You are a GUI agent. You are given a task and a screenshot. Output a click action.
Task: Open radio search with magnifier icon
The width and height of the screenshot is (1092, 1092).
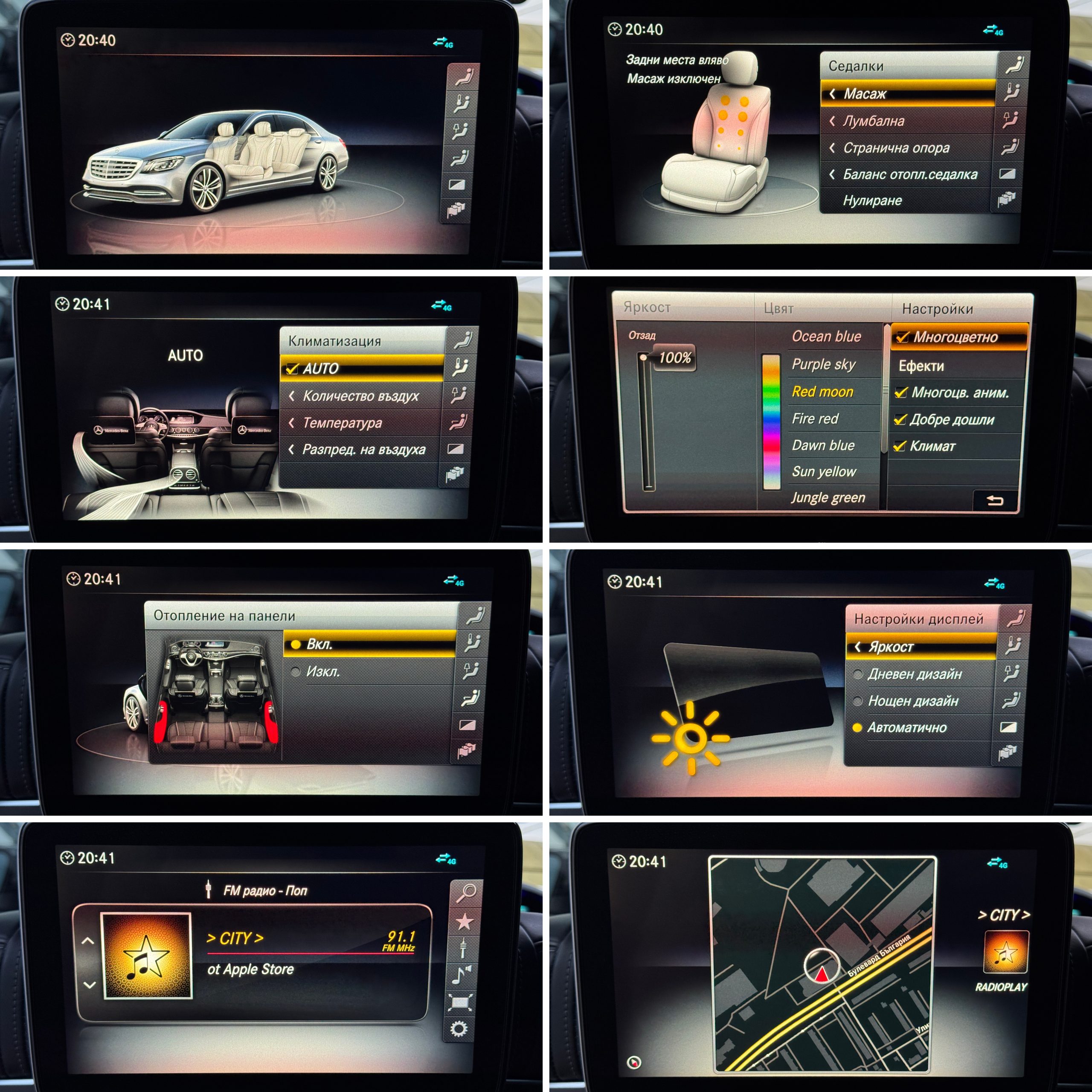click(x=466, y=892)
